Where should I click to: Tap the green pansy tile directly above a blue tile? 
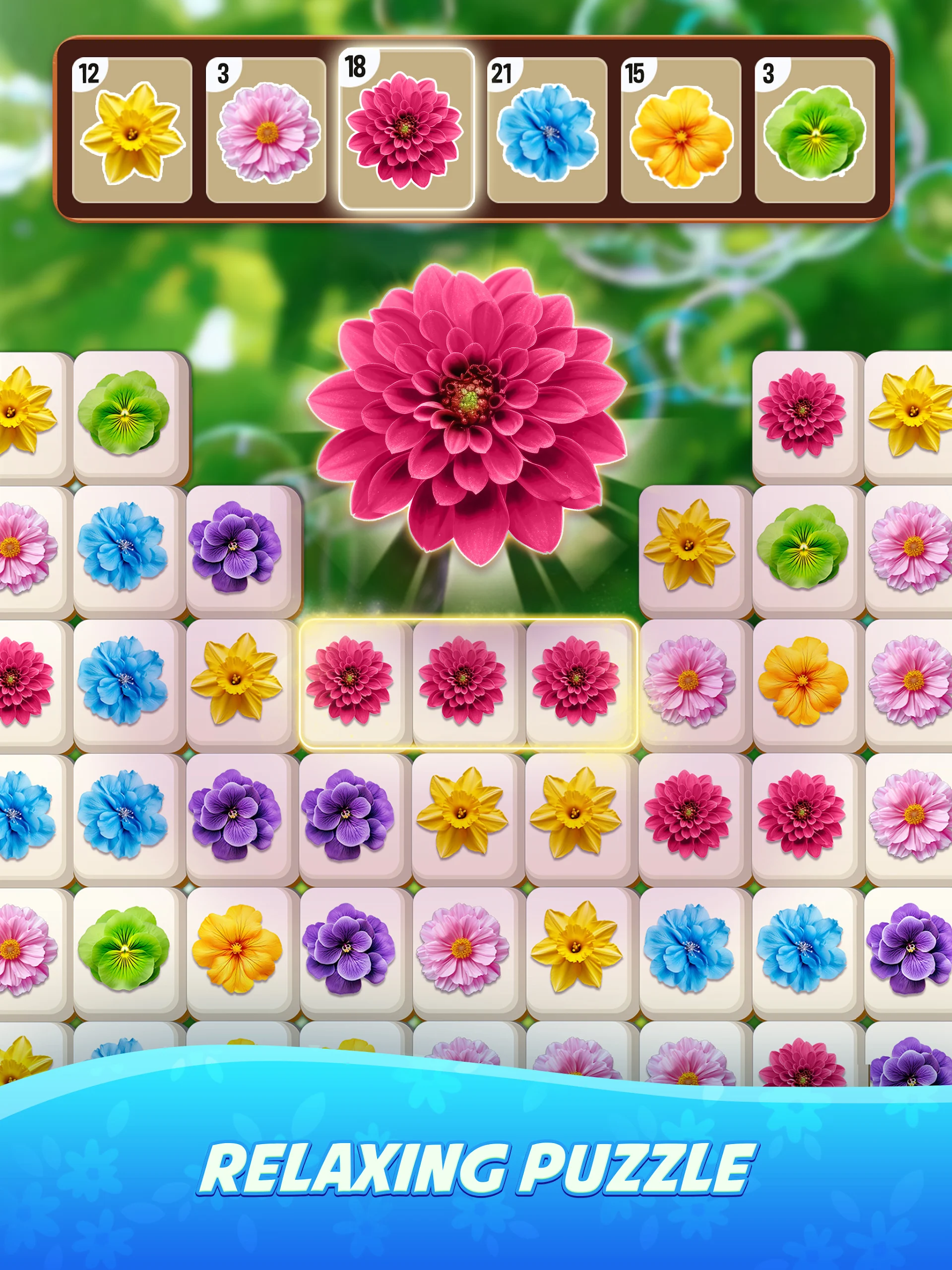click(124, 412)
